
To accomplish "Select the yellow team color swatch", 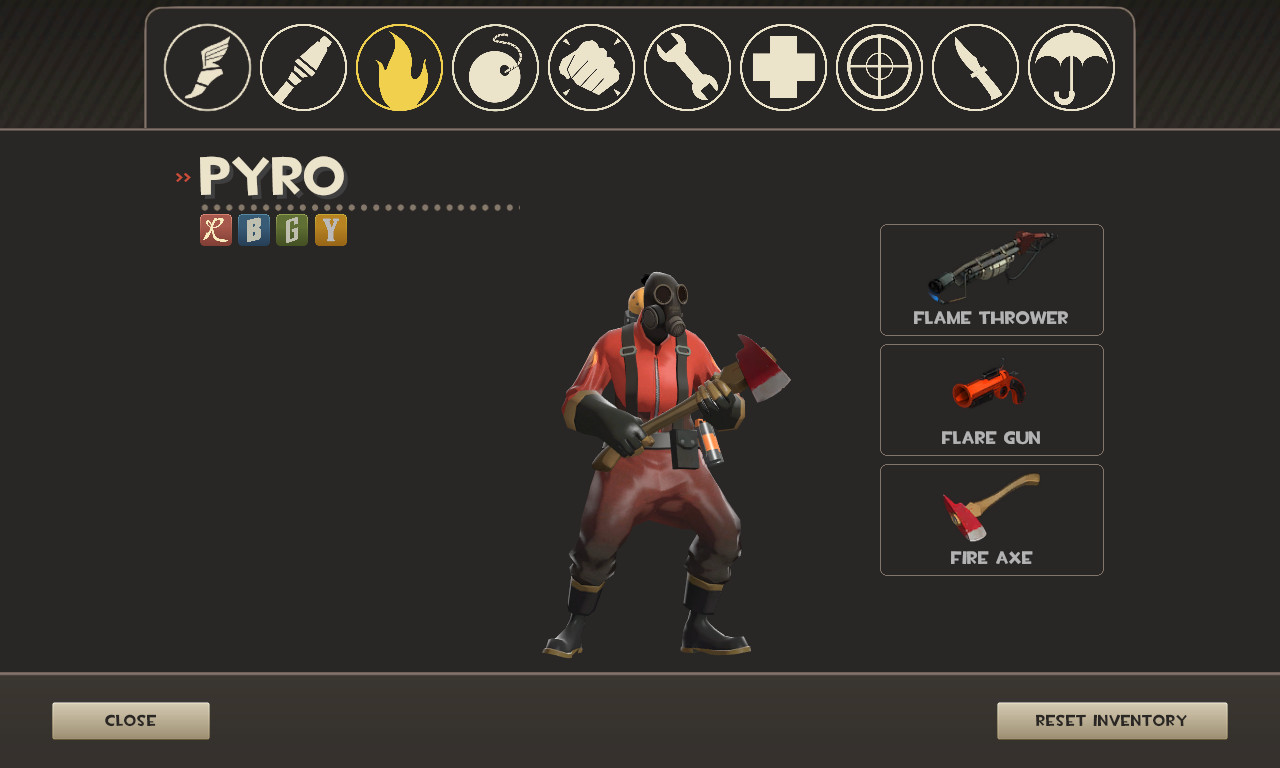I will tap(330, 230).
